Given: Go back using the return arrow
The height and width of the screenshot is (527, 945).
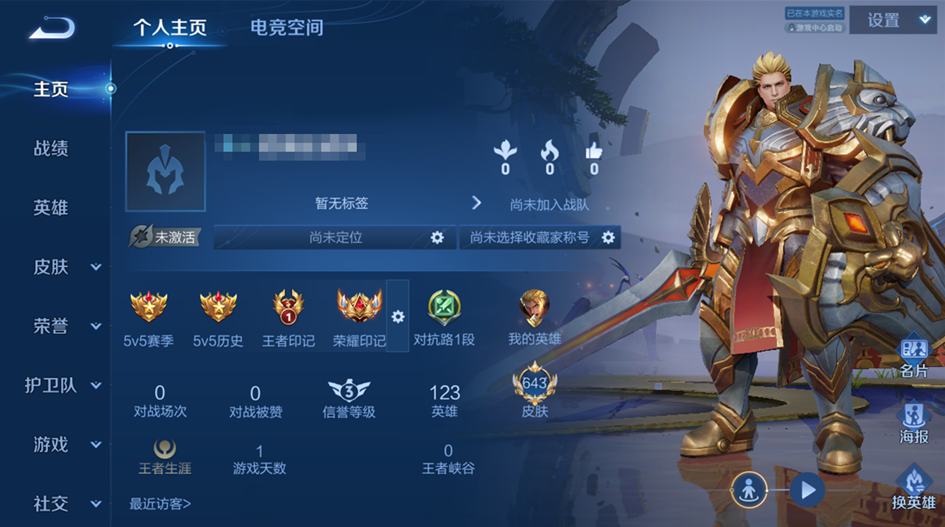Looking at the screenshot, I should pos(51,28).
